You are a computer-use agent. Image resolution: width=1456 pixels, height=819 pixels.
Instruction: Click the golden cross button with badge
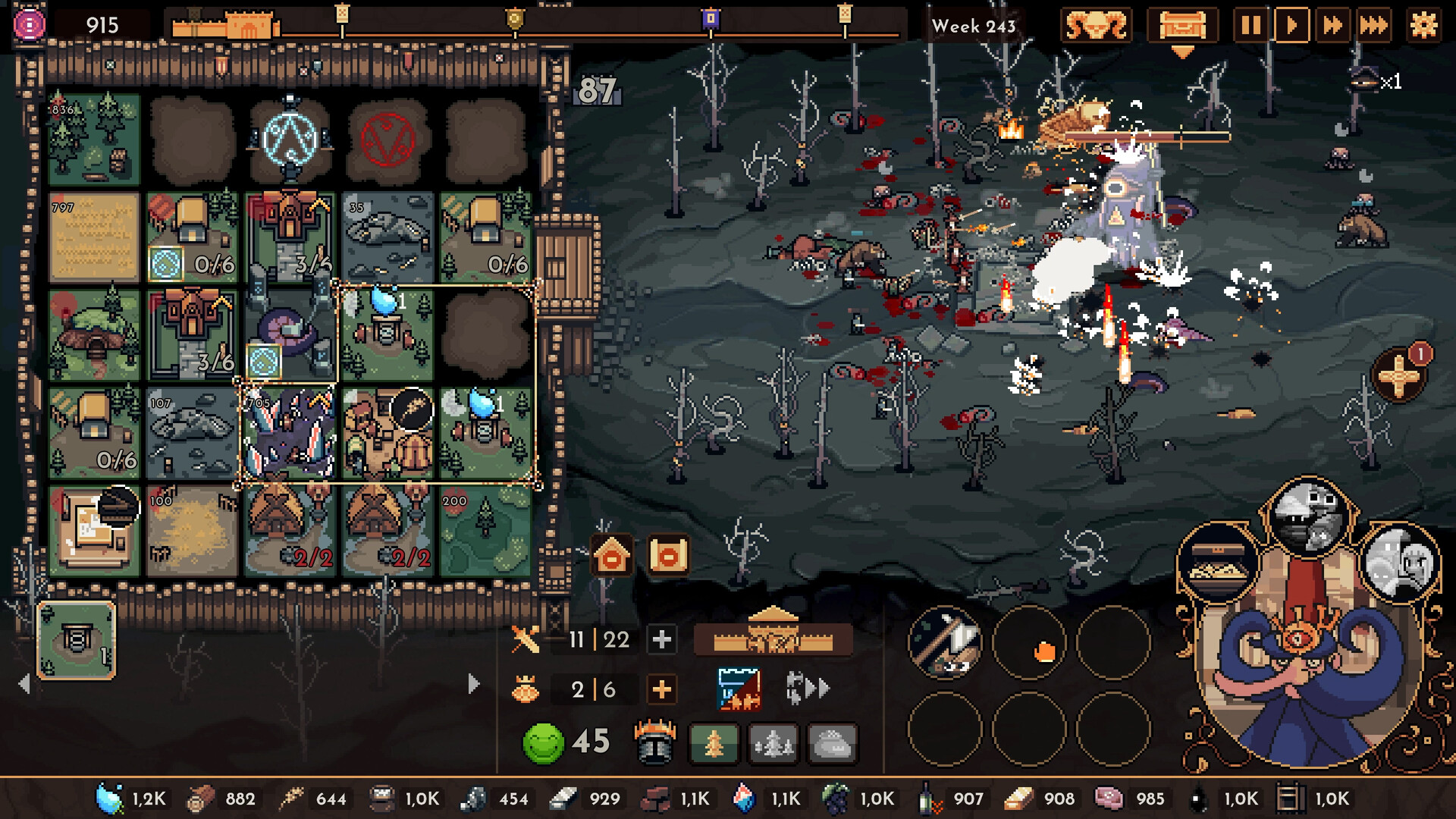[x=1399, y=376]
